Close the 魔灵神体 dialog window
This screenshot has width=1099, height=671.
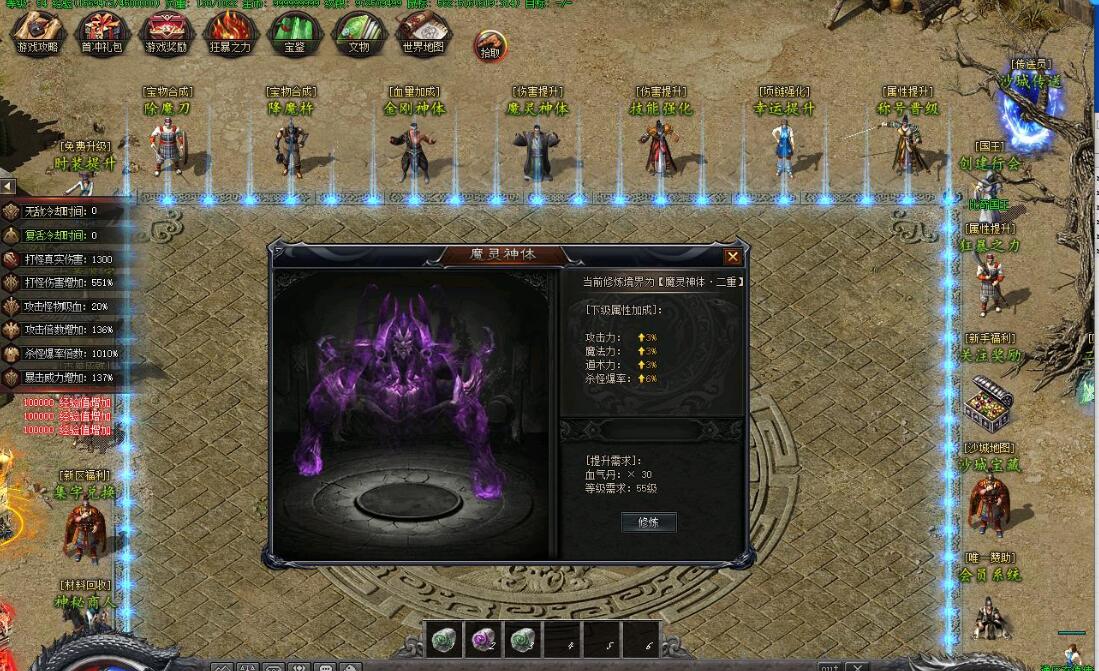pos(732,256)
